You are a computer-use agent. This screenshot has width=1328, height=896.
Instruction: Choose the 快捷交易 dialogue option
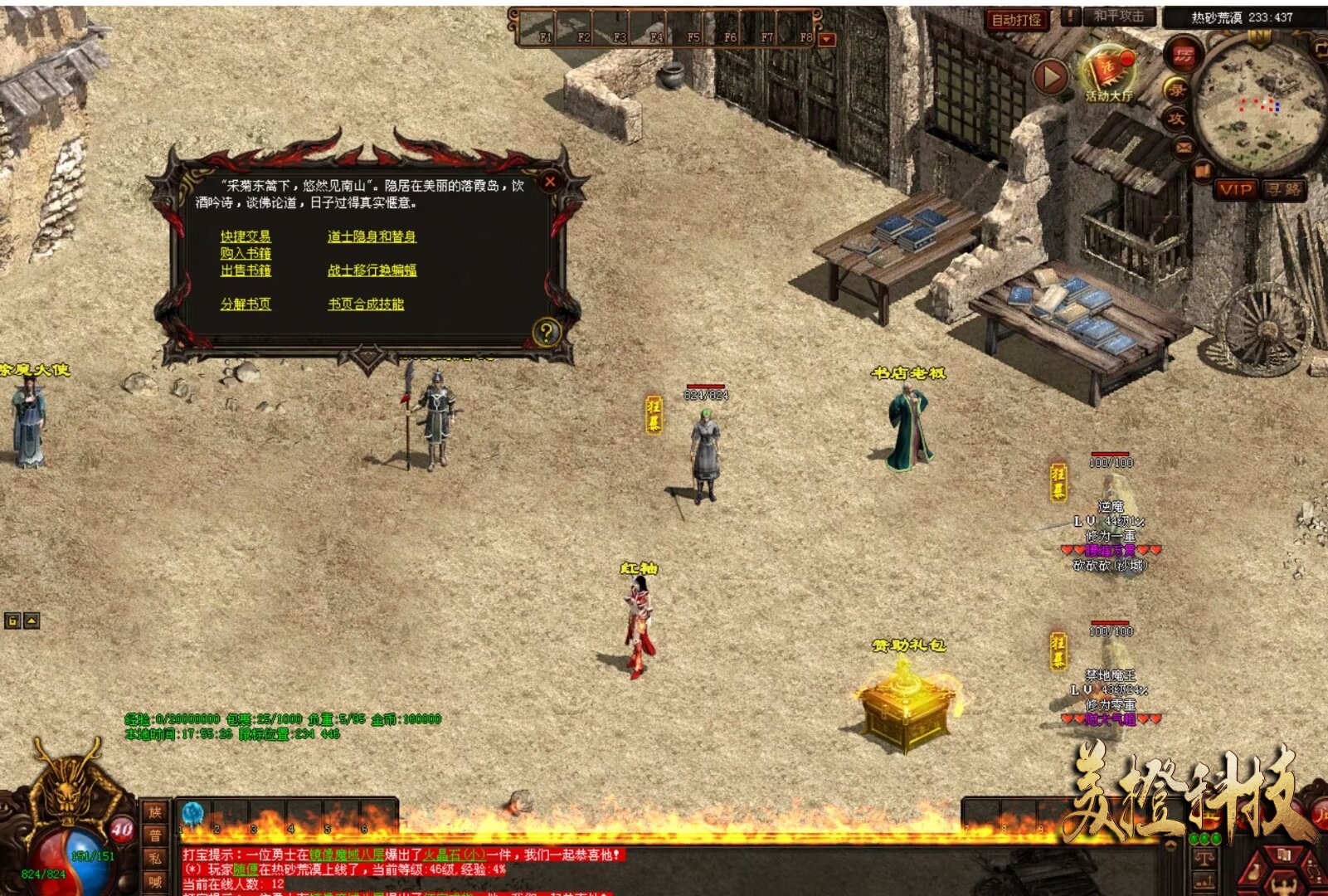(246, 236)
